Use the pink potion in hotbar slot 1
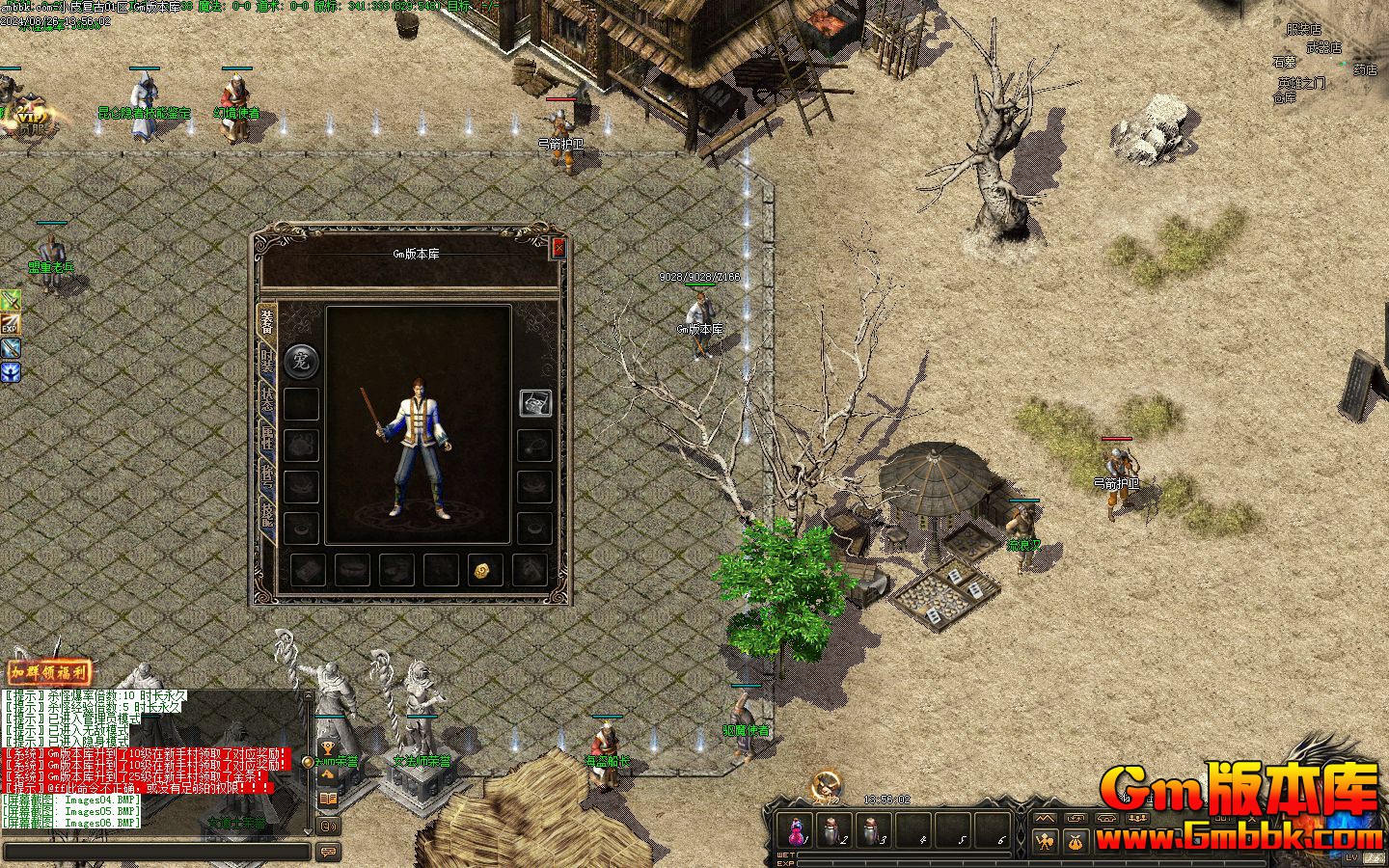This screenshot has height=868, width=1389. (x=797, y=829)
